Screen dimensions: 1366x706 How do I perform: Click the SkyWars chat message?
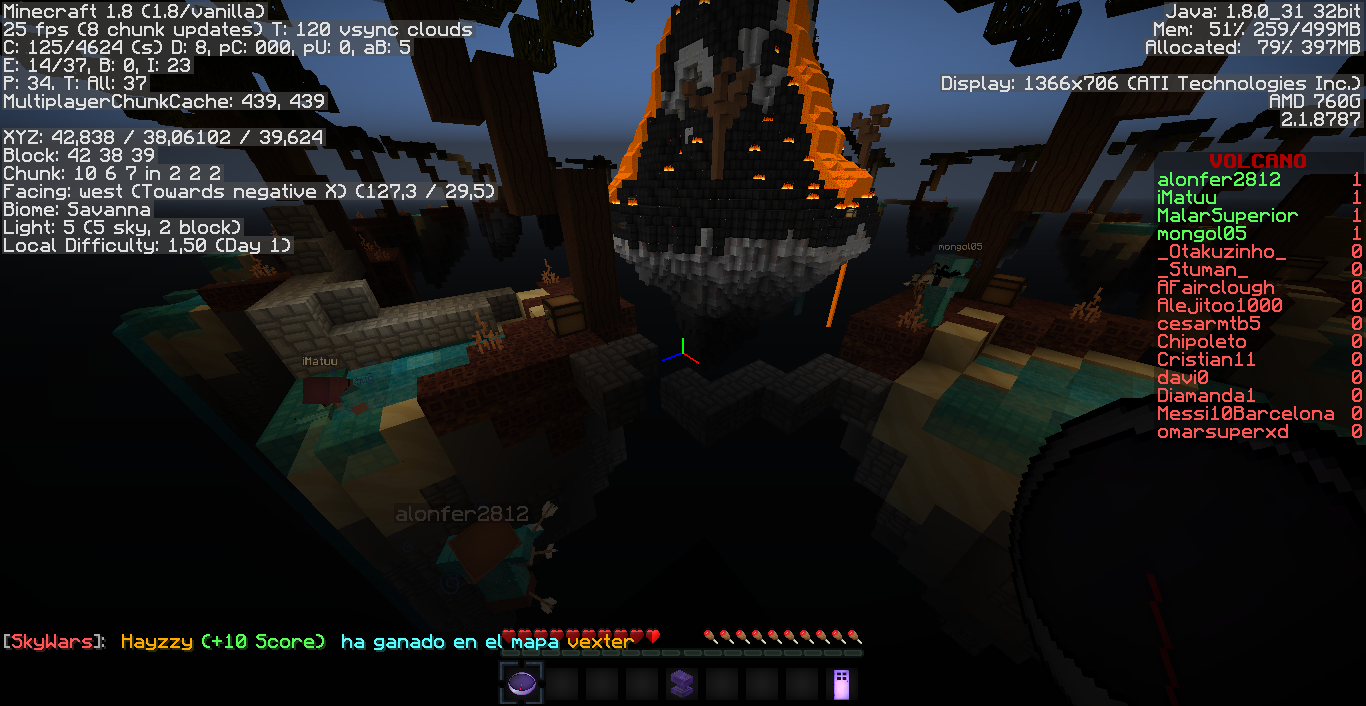318,642
